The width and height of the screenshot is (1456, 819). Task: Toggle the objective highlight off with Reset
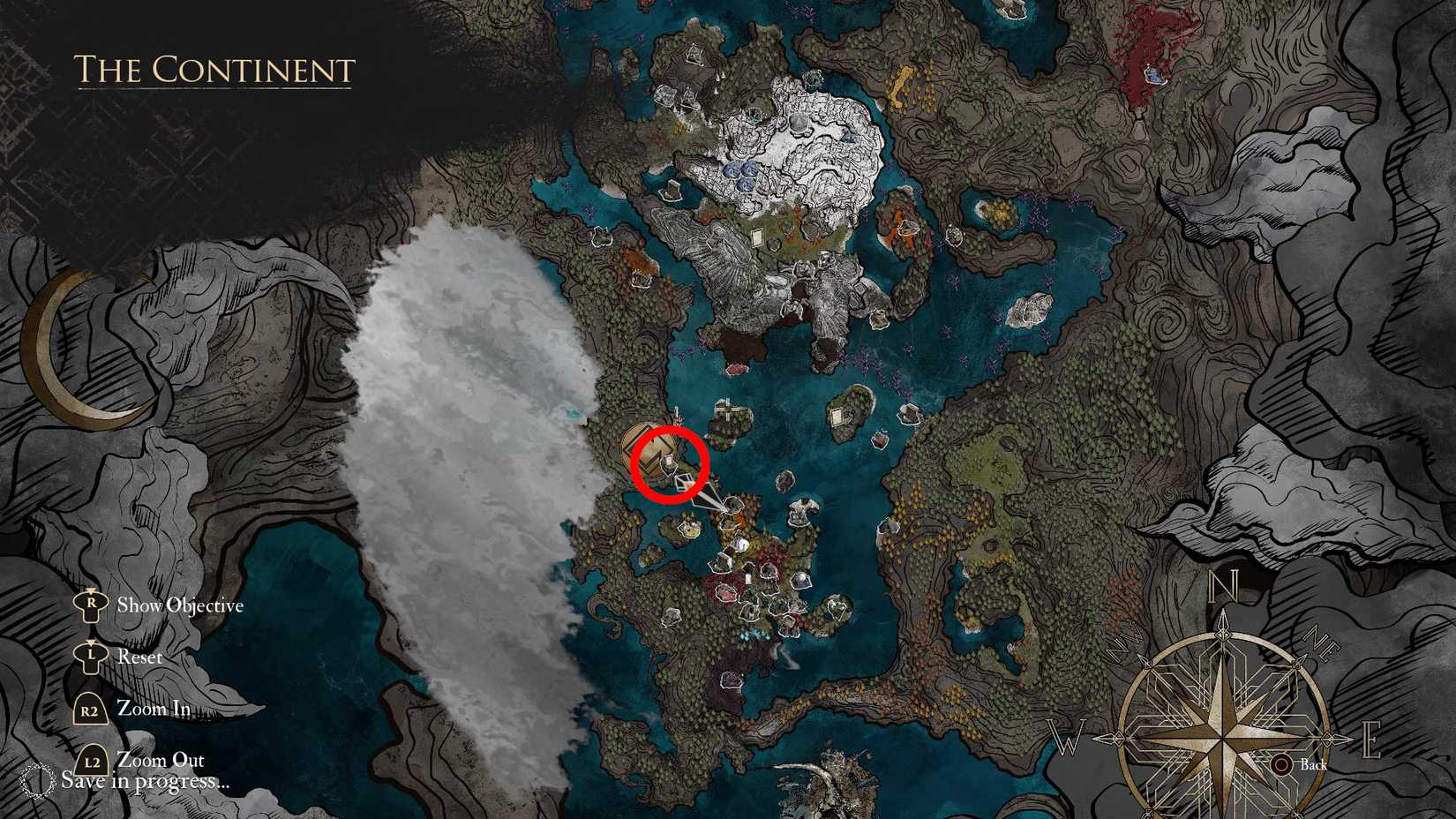click(140, 657)
